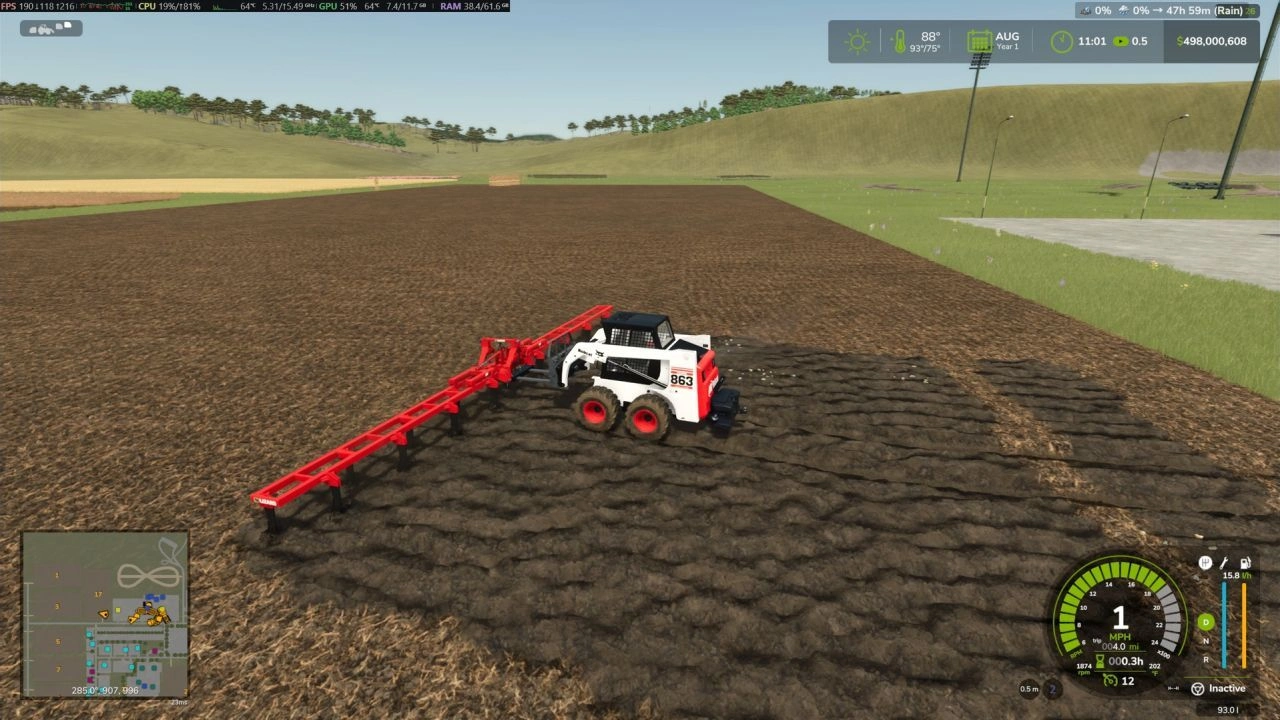Select R reverse in the gear column
This screenshot has width=1280, height=720.
pyautogui.click(x=1206, y=659)
